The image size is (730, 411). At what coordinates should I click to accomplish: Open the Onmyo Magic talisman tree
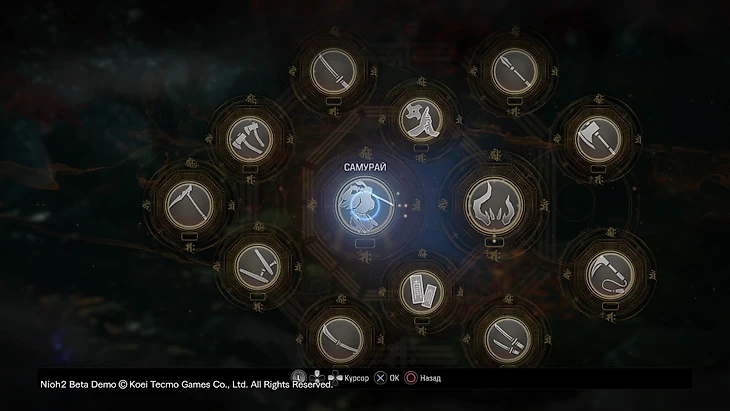[x=419, y=291]
